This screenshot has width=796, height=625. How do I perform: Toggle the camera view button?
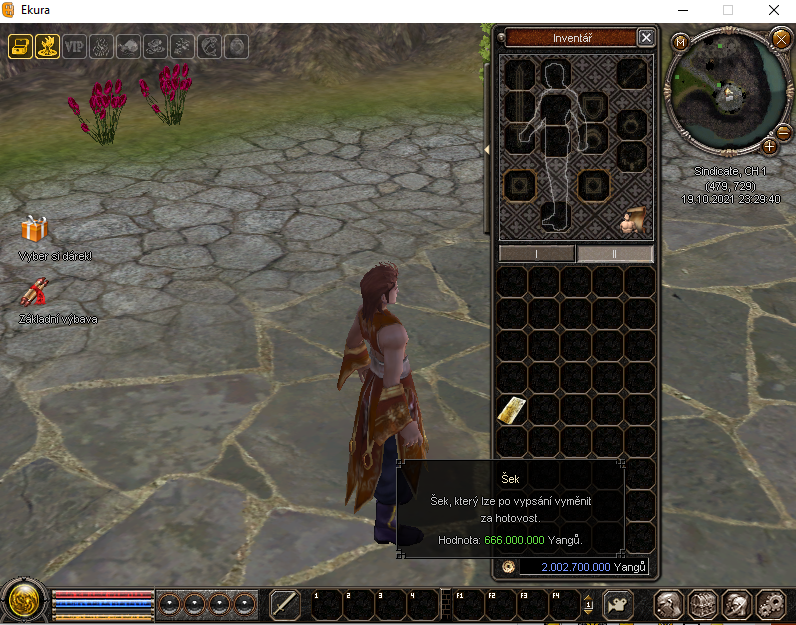[x=618, y=604]
